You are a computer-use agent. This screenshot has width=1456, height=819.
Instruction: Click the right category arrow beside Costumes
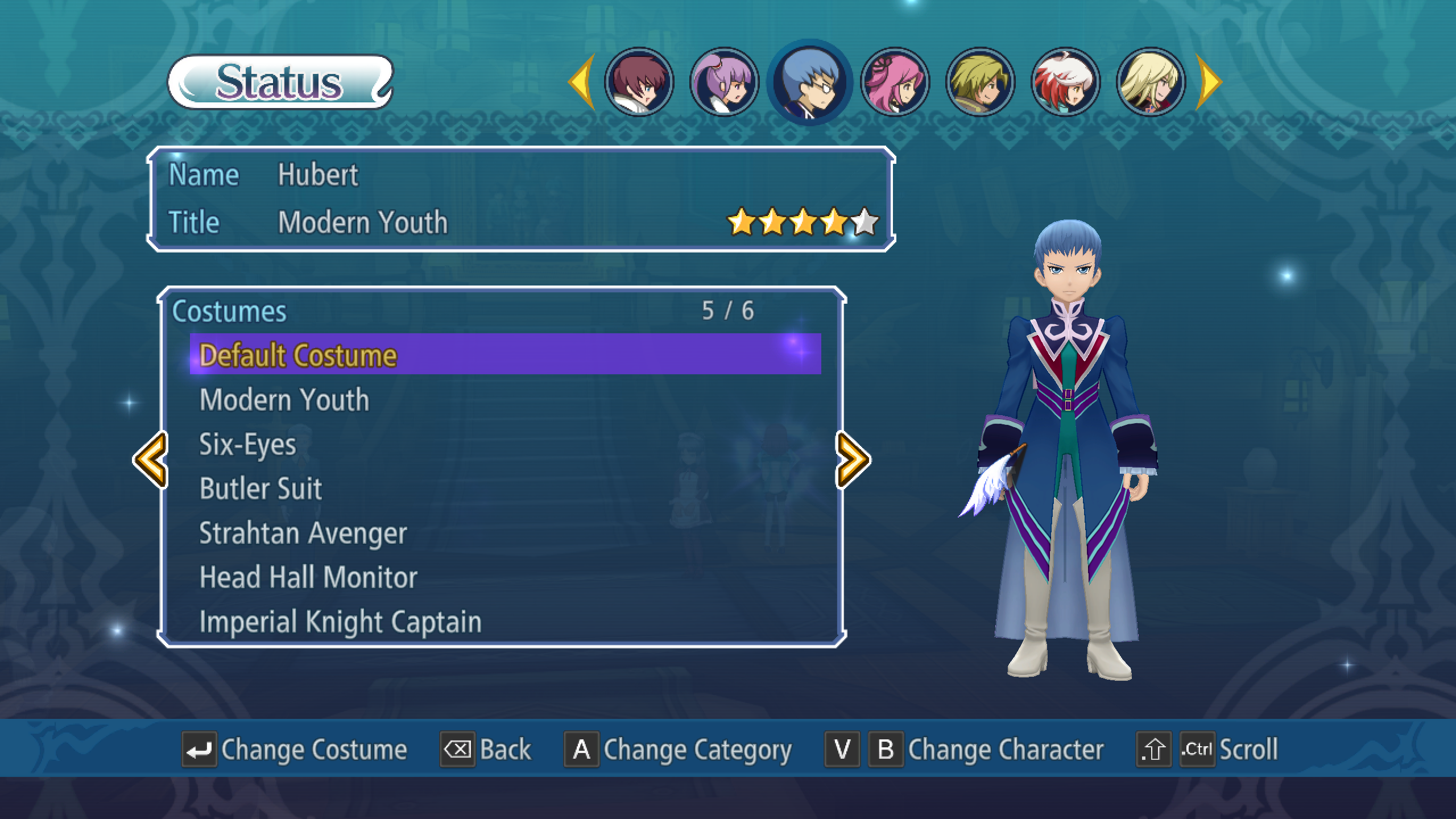(x=853, y=460)
